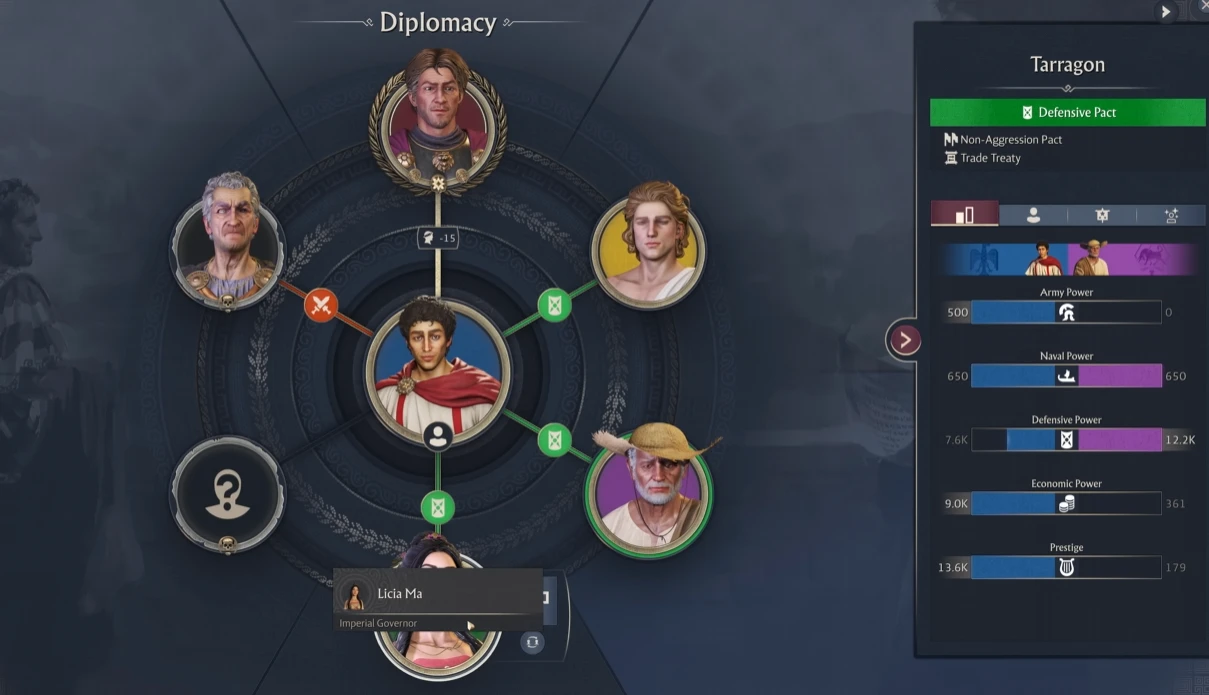Viewport: 1209px width, 695px height.
Task: Open the star emblem tab
Action: (1102, 214)
